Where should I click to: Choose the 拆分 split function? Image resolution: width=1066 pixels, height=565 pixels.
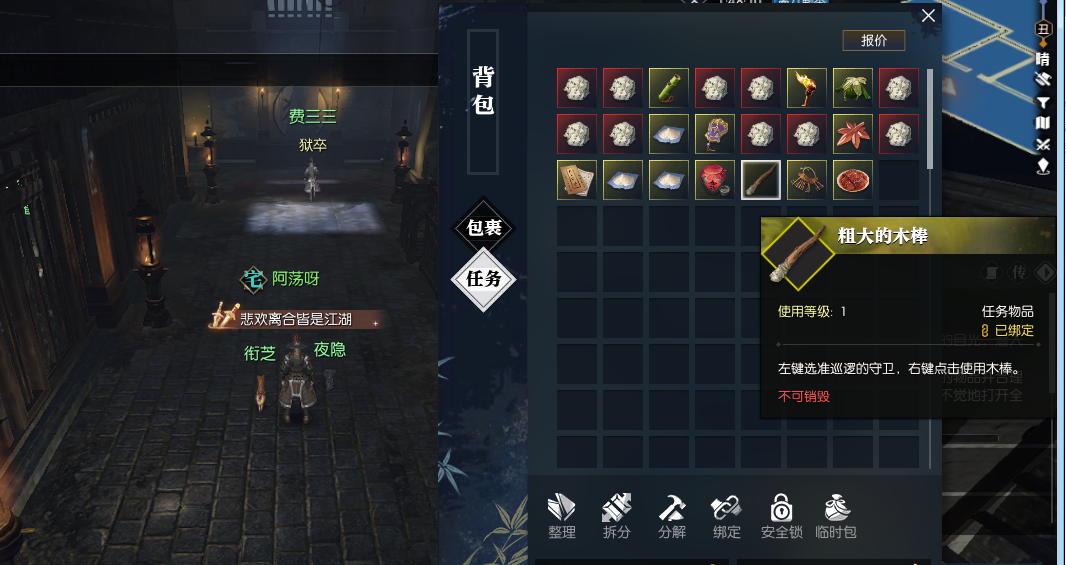617,517
